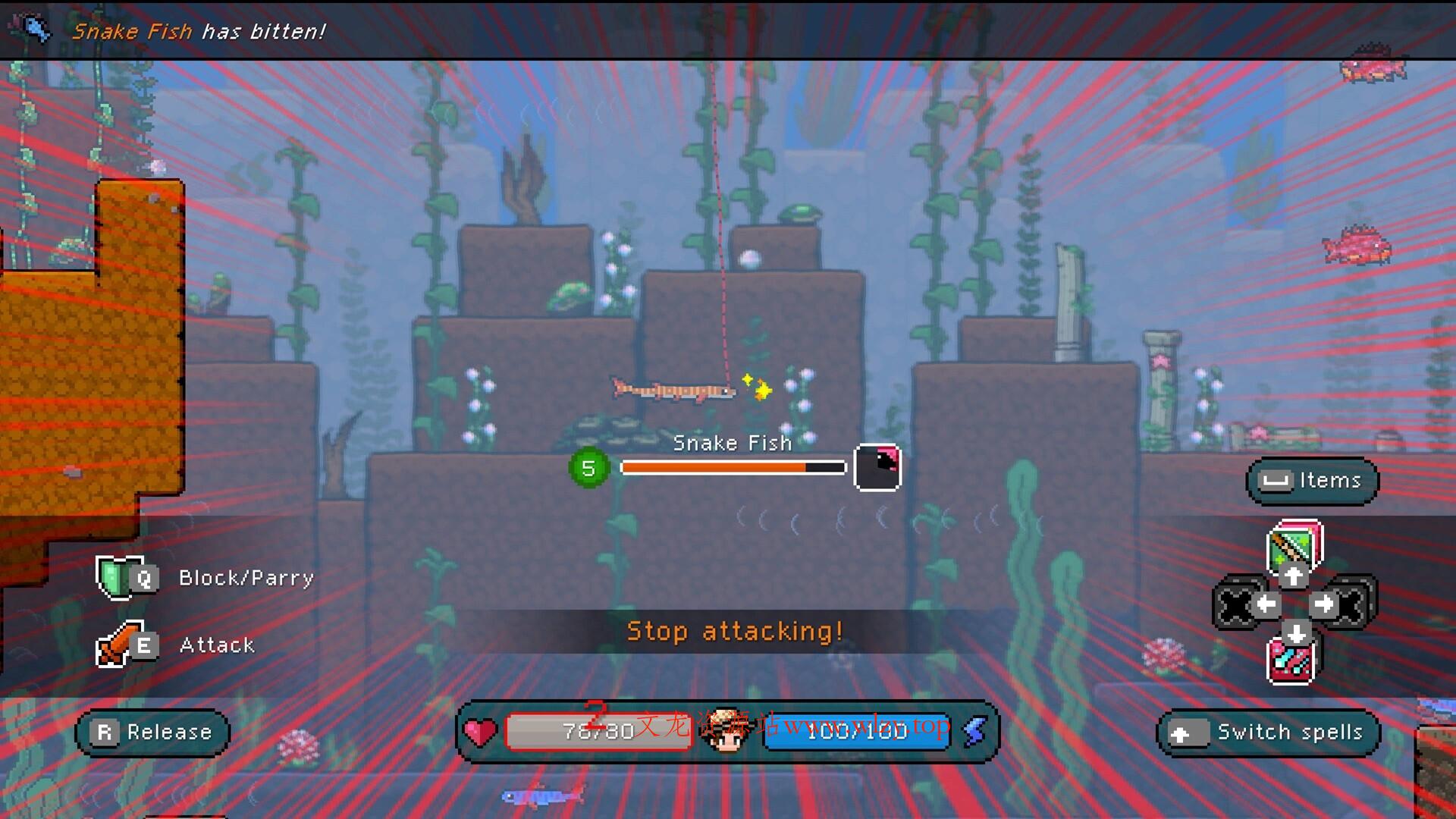Open the Items menu
The image size is (1456, 819).
coord(1312,481)
